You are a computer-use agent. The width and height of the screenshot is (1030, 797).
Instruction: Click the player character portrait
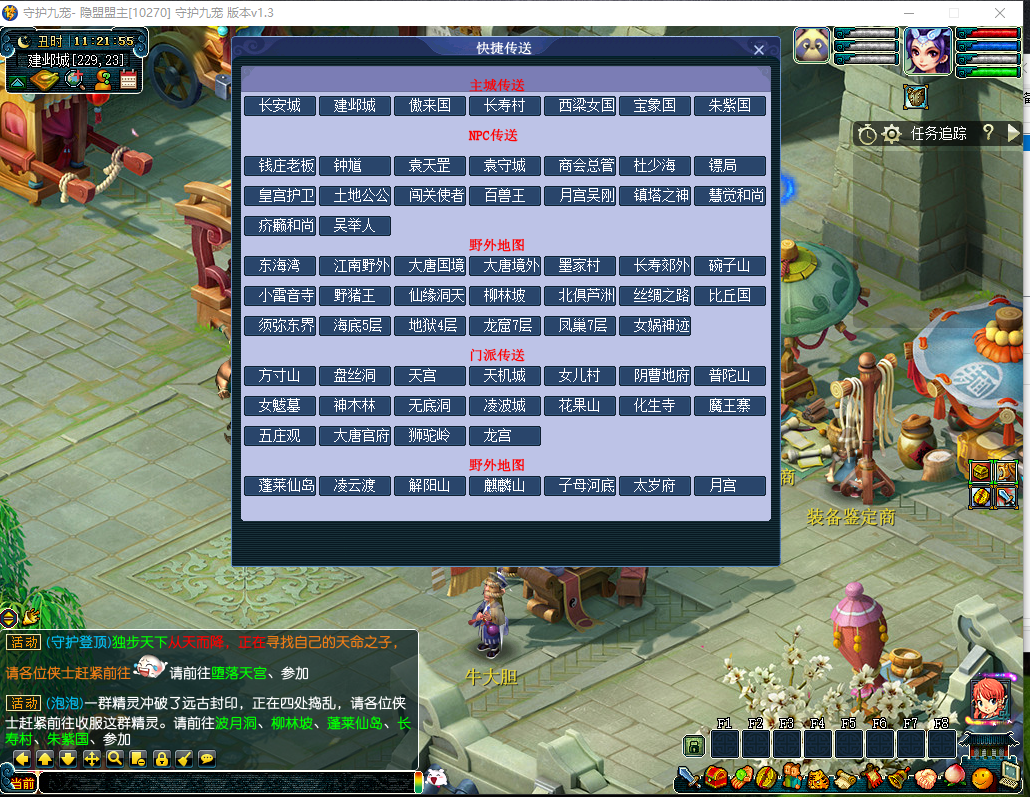pyautogui.click(x=927, y=51)
